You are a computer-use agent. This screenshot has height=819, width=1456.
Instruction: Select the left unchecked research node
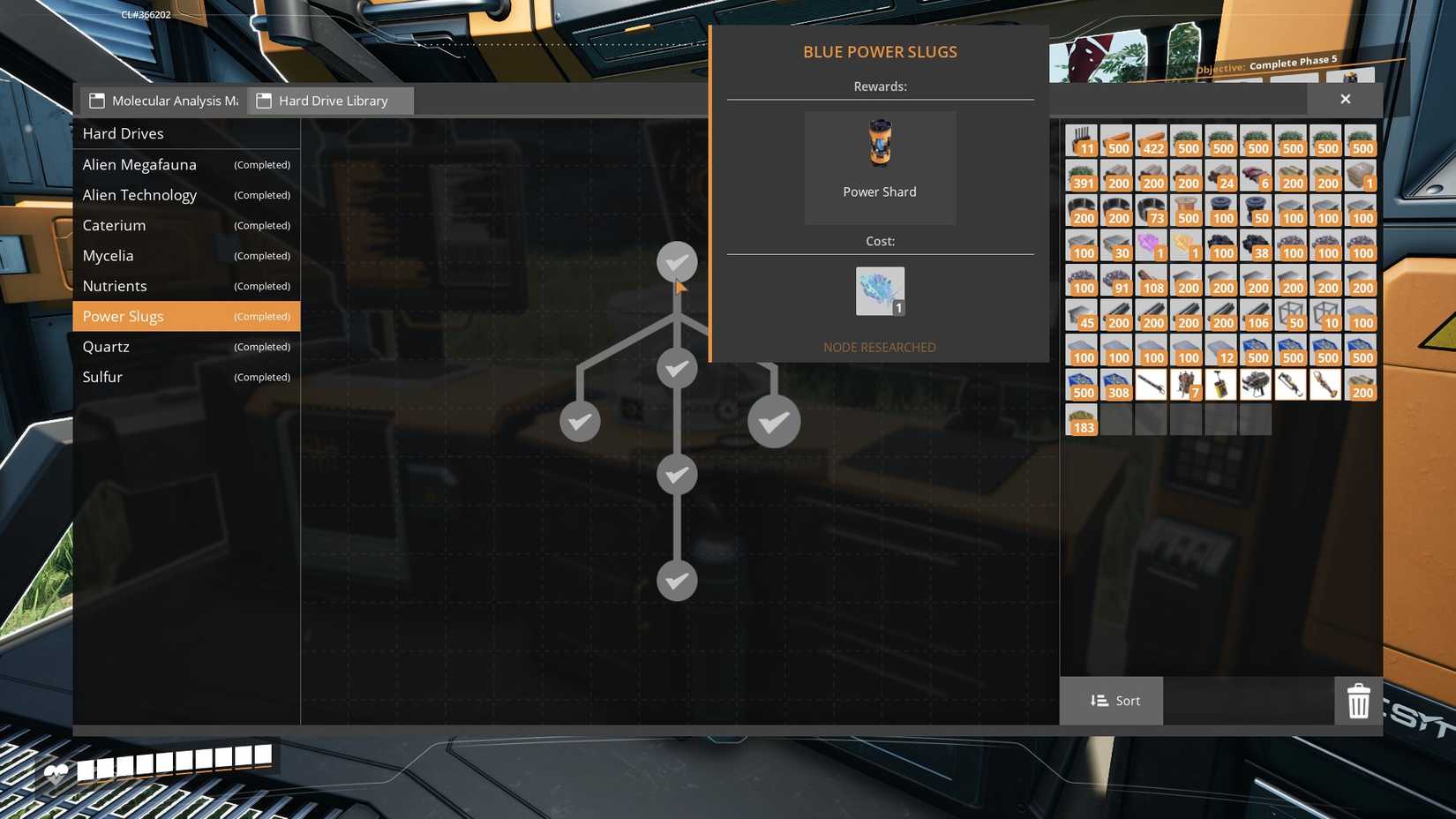[580, 421]
